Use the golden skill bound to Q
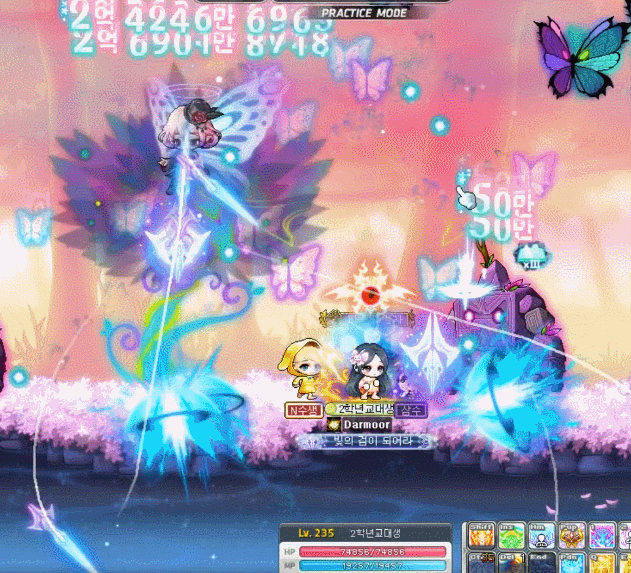Screen dimensions: 631x573 601,563
